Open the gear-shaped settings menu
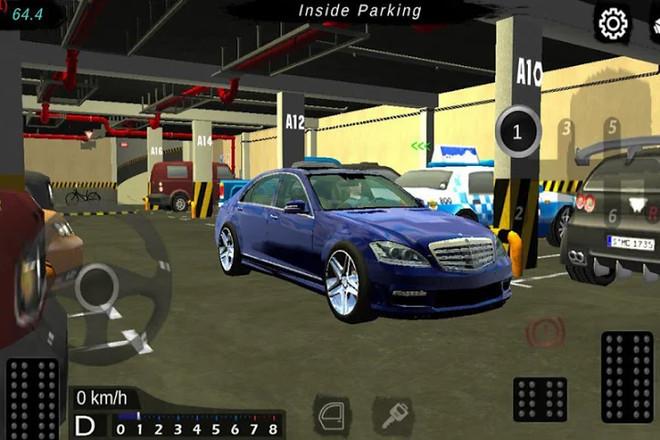 click(x=612, y=22)
